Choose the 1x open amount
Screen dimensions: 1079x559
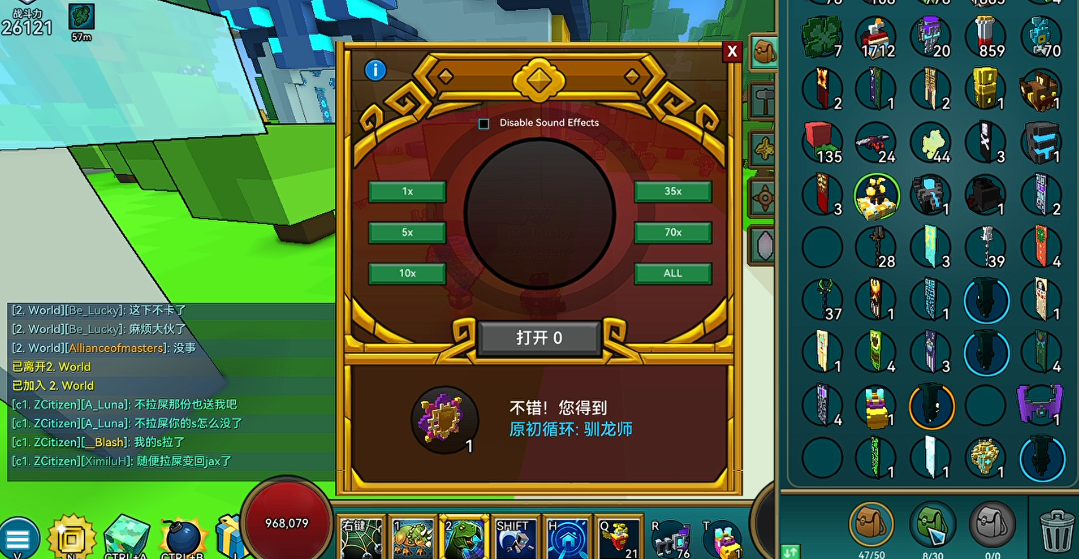coord(407,191)
